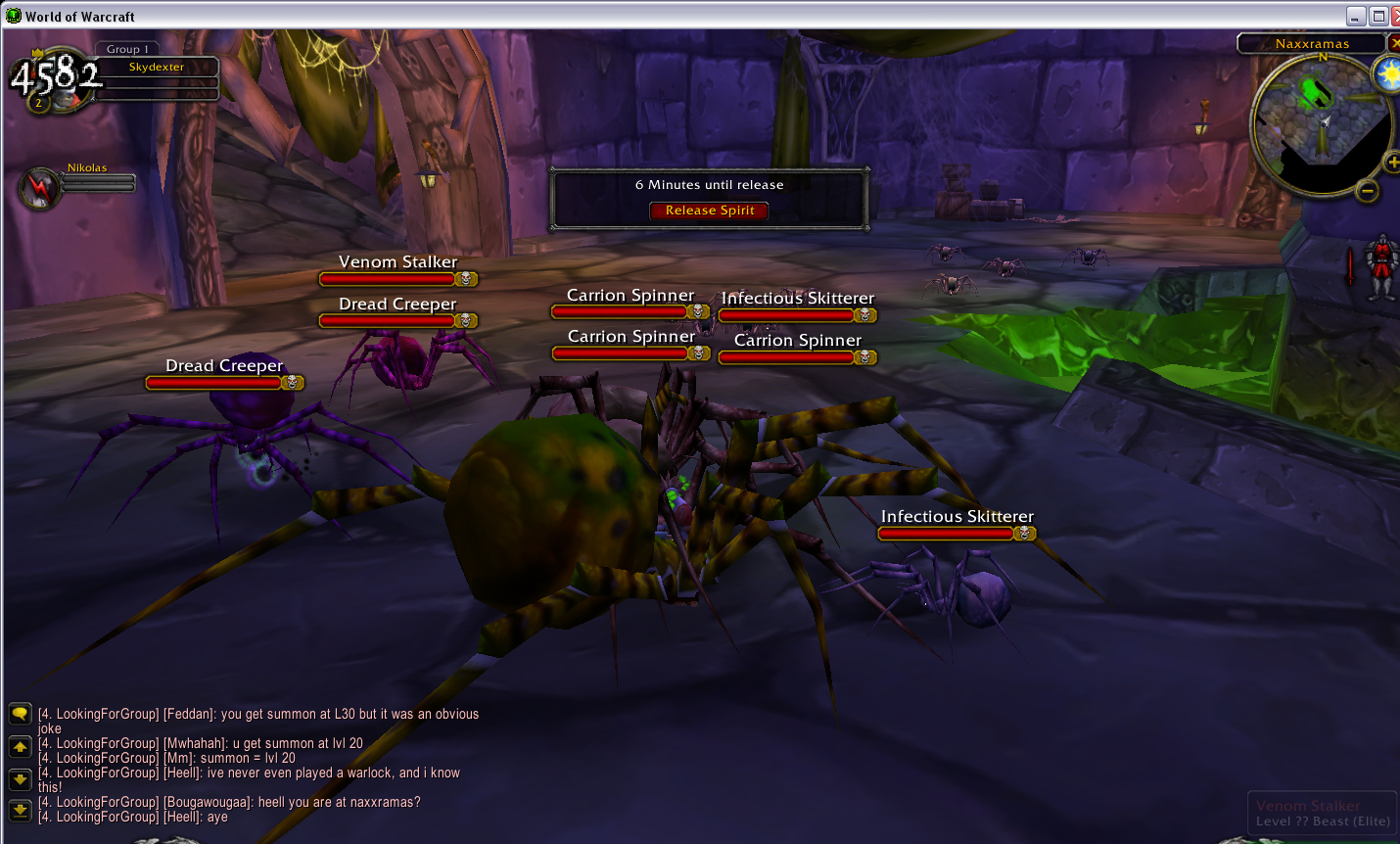Click the sun time-of-day indicator
Screen dimensions: 1400x844
(x=1388, y=74)
